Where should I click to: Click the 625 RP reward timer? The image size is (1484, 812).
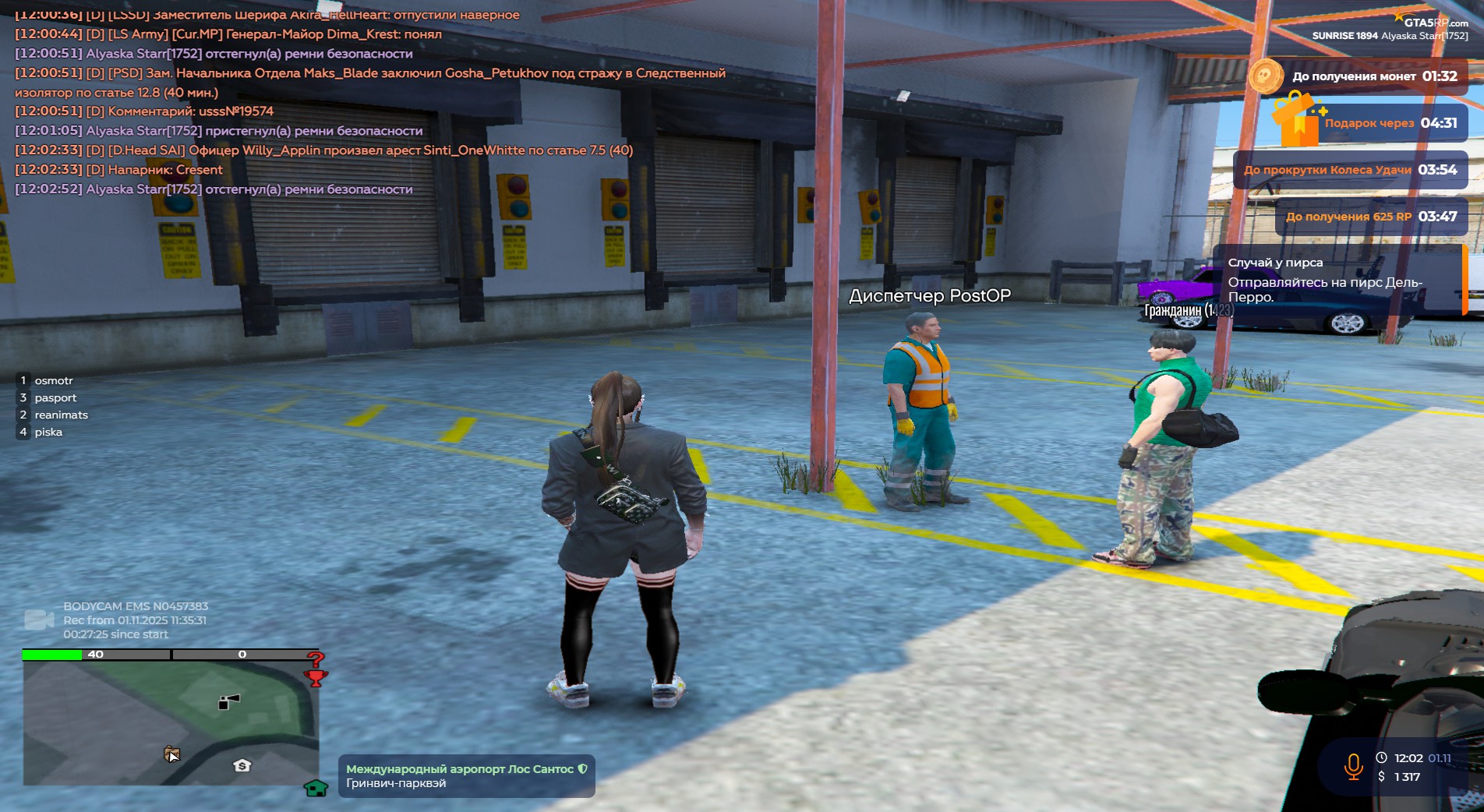click(x=1371, y=217)
